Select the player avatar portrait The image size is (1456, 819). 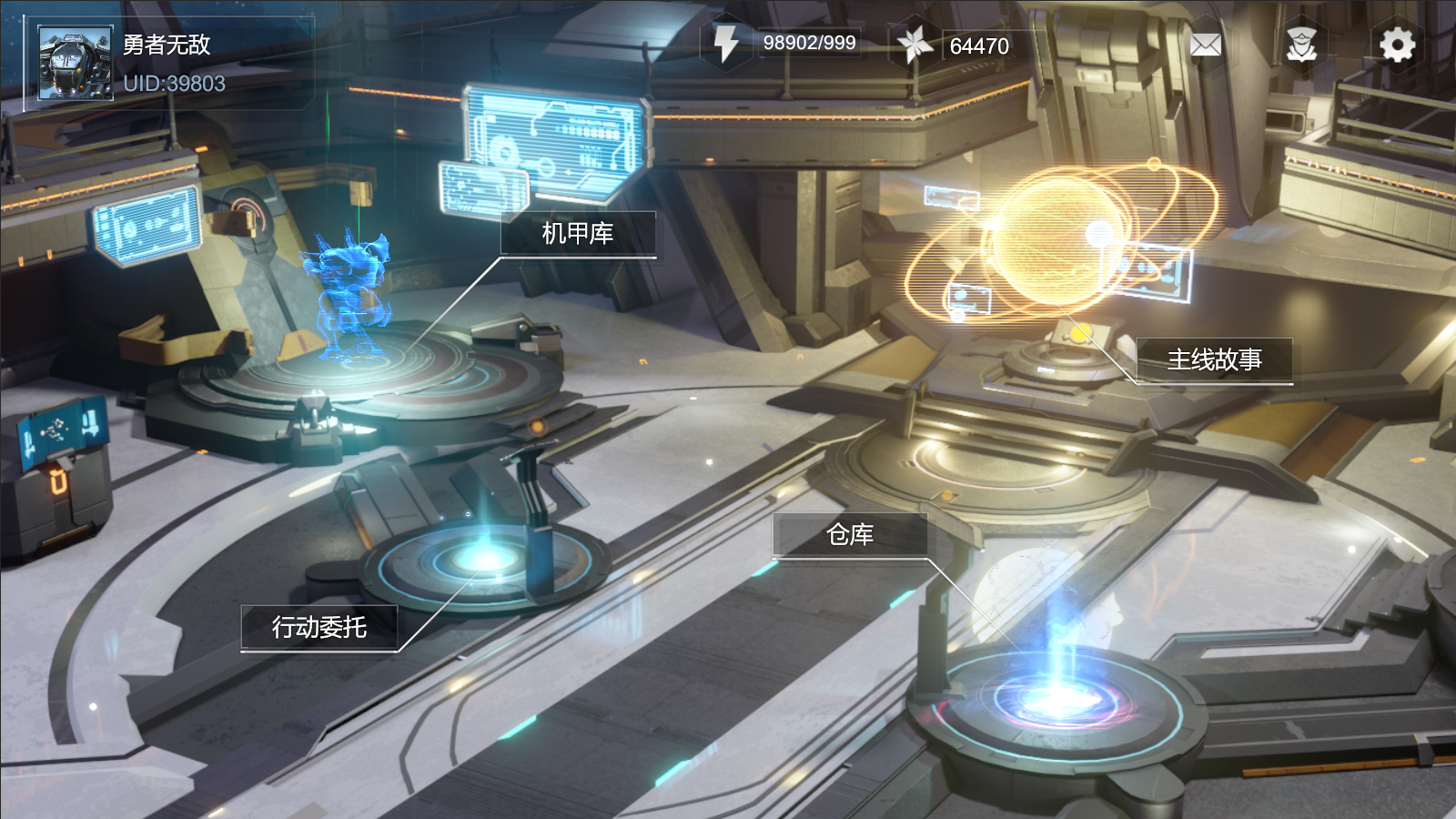[x=70, y=58]
